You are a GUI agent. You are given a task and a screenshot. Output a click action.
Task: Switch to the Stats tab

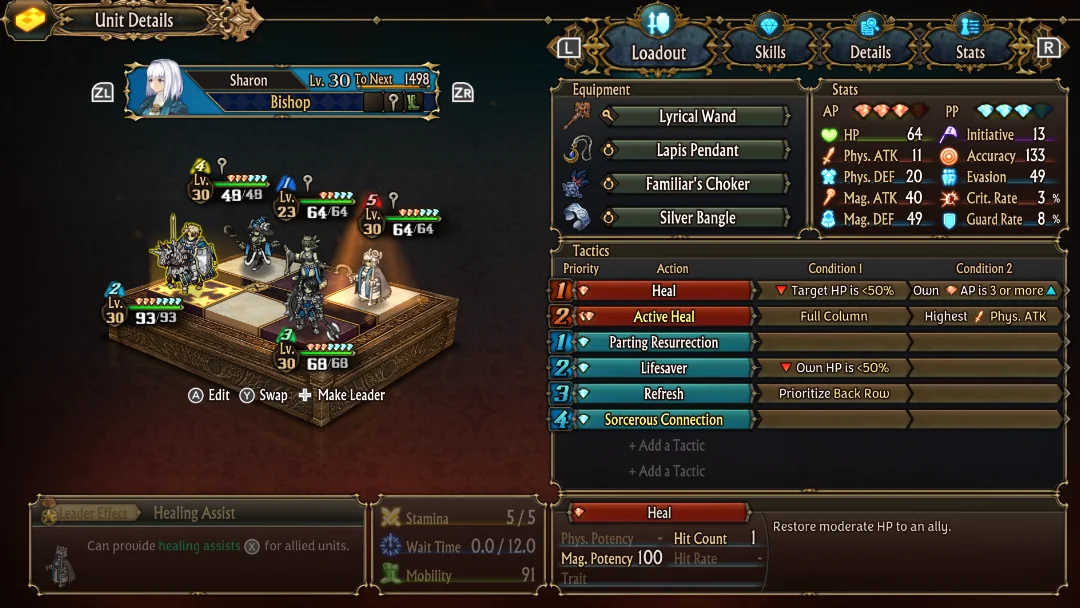(969, 52)
